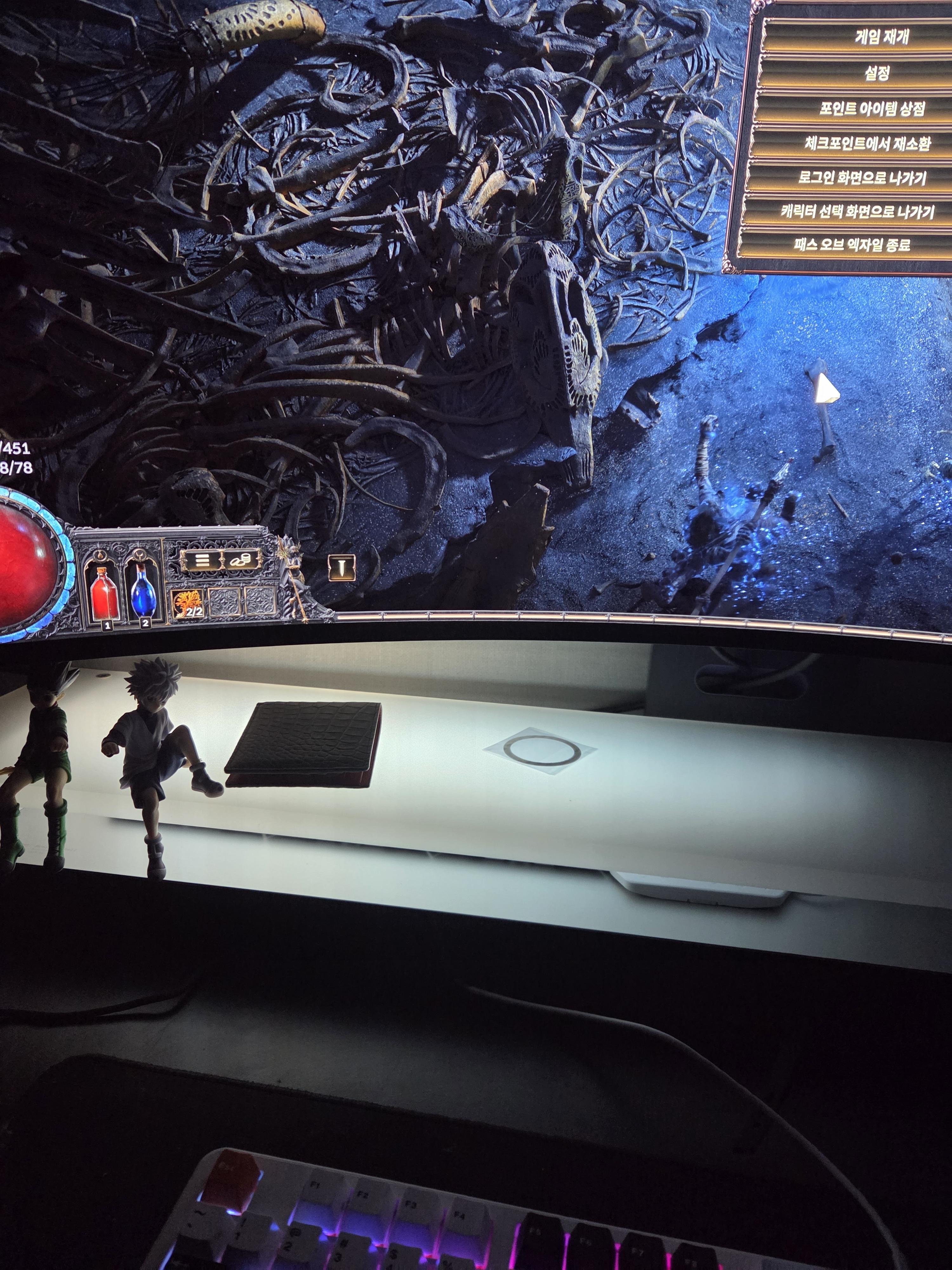Exit to character select via 캐릭터 선택 화면으로 나가기
The height and width of the screenshot is (1270, 952).
pos(857,212)
